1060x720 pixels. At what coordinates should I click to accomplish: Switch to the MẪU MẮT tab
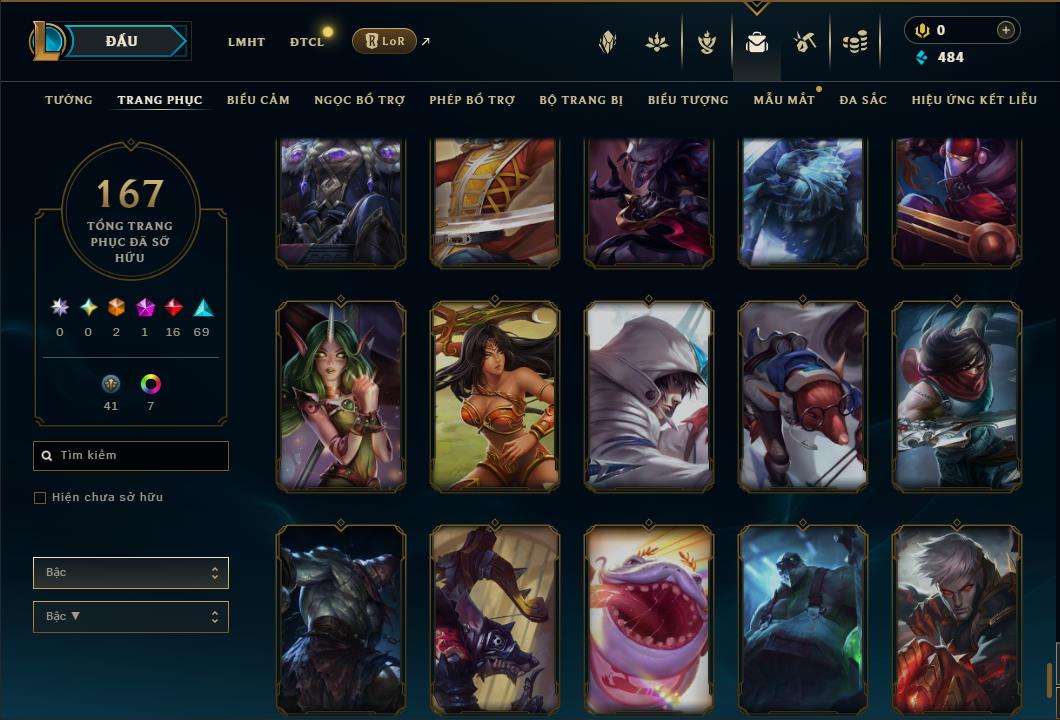click(784, 100)
